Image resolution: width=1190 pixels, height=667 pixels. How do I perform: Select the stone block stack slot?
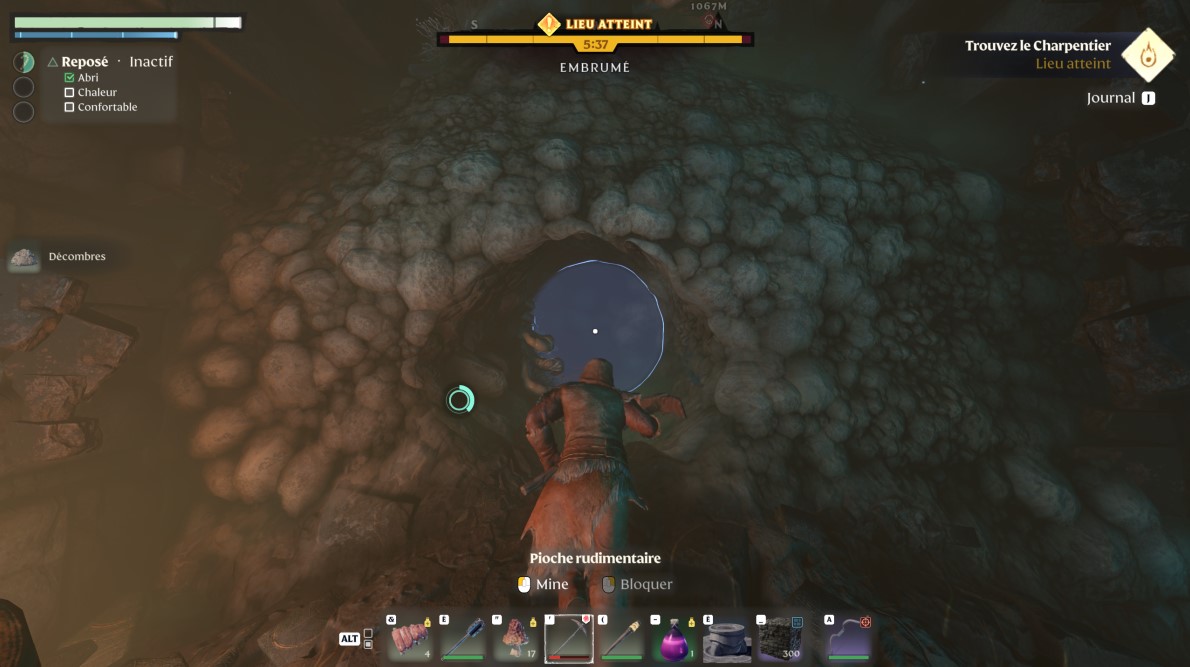(780, 638)
